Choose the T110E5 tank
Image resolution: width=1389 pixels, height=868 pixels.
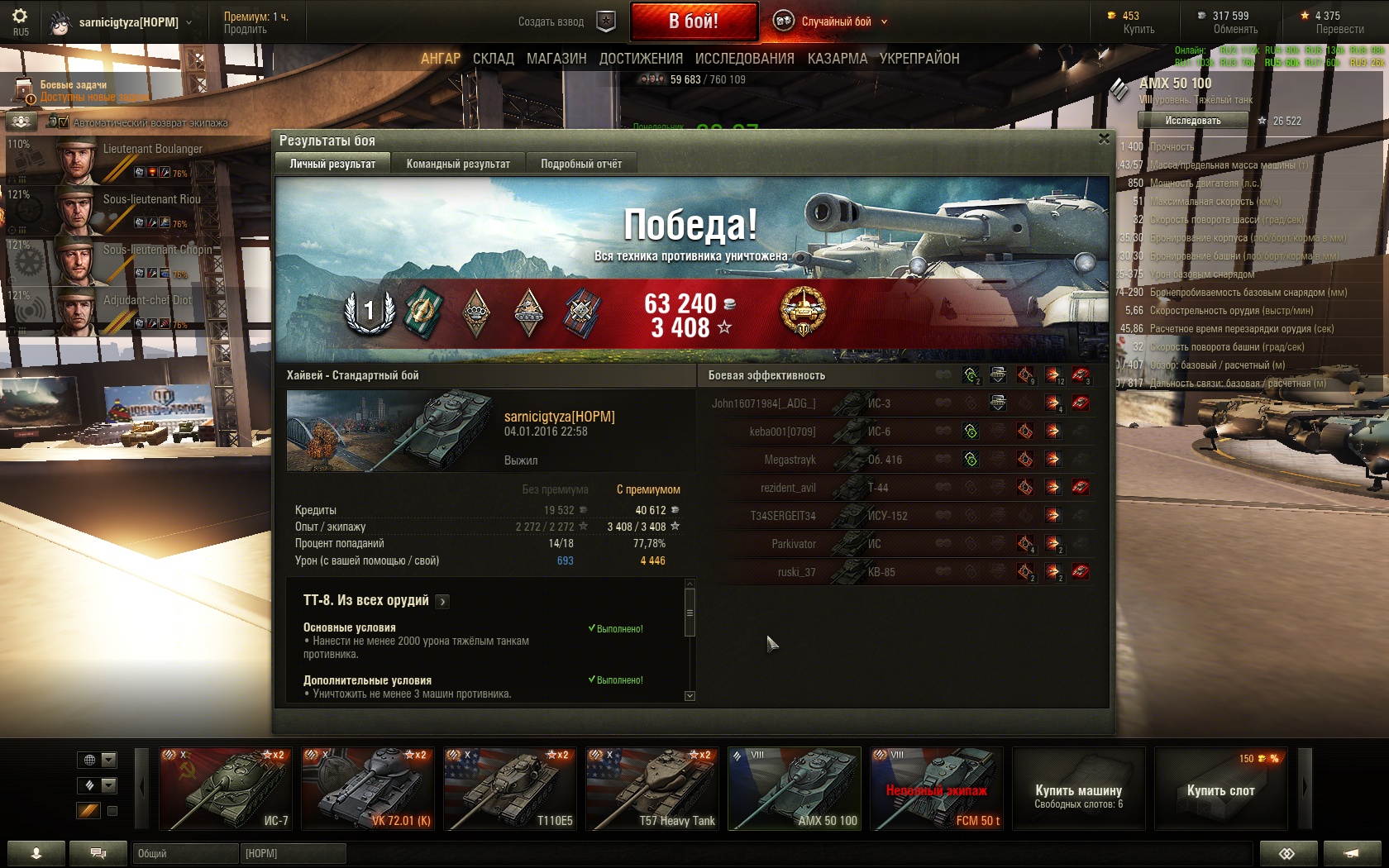[509, 789]
